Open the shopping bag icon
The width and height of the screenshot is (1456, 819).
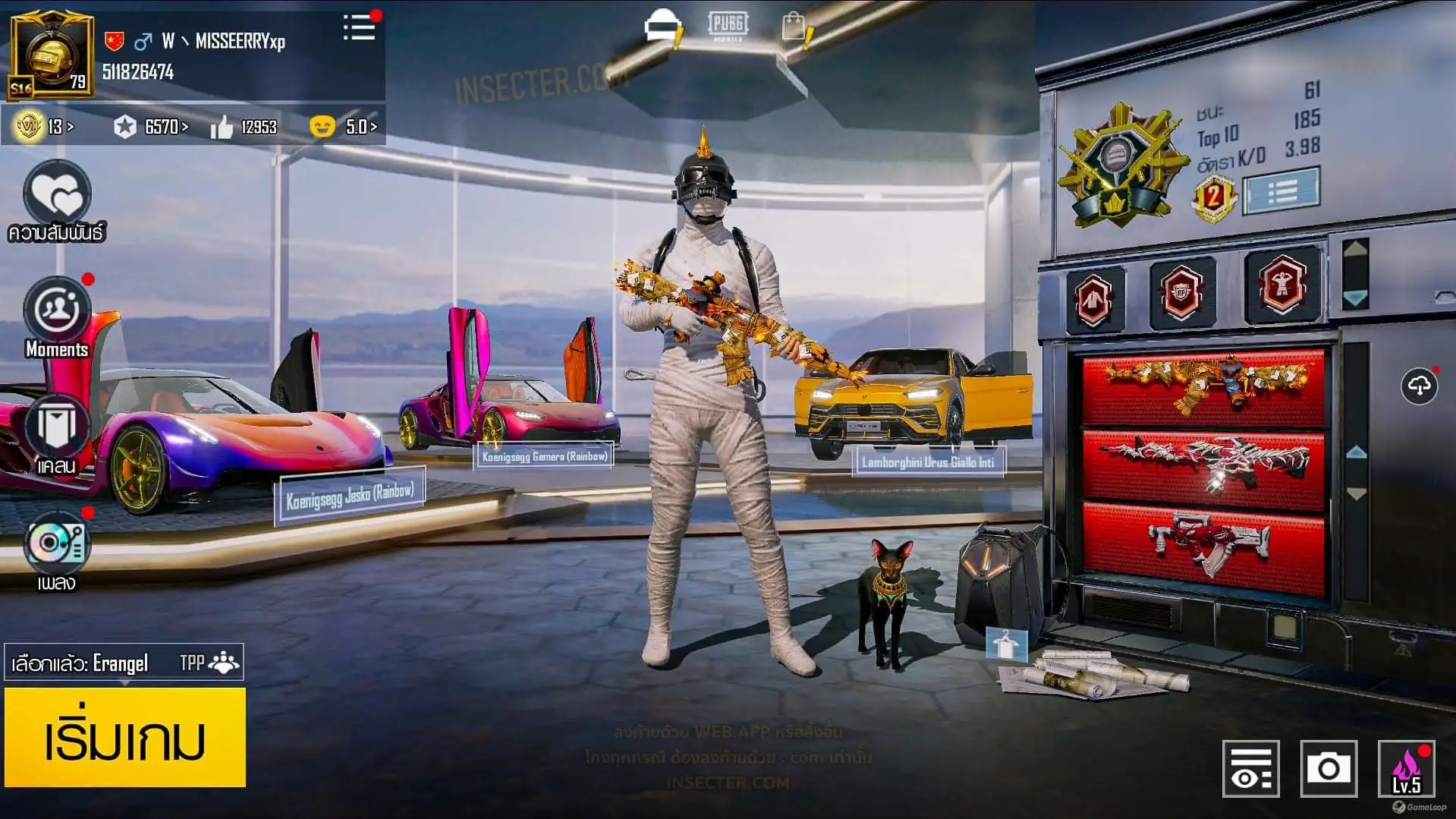[794, 27]
